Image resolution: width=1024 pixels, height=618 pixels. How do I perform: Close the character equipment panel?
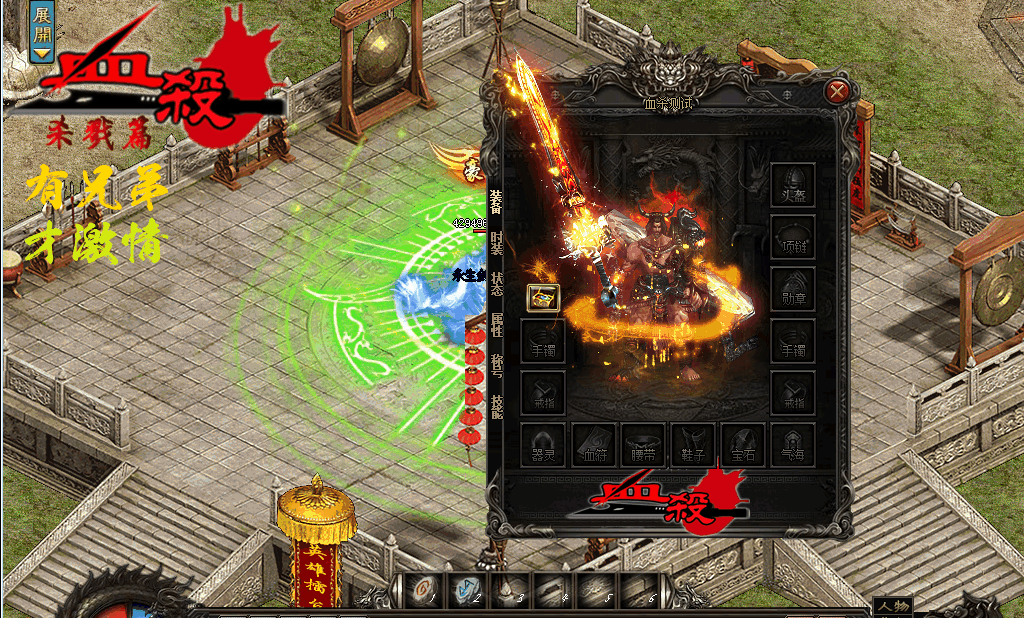point(838,92)
